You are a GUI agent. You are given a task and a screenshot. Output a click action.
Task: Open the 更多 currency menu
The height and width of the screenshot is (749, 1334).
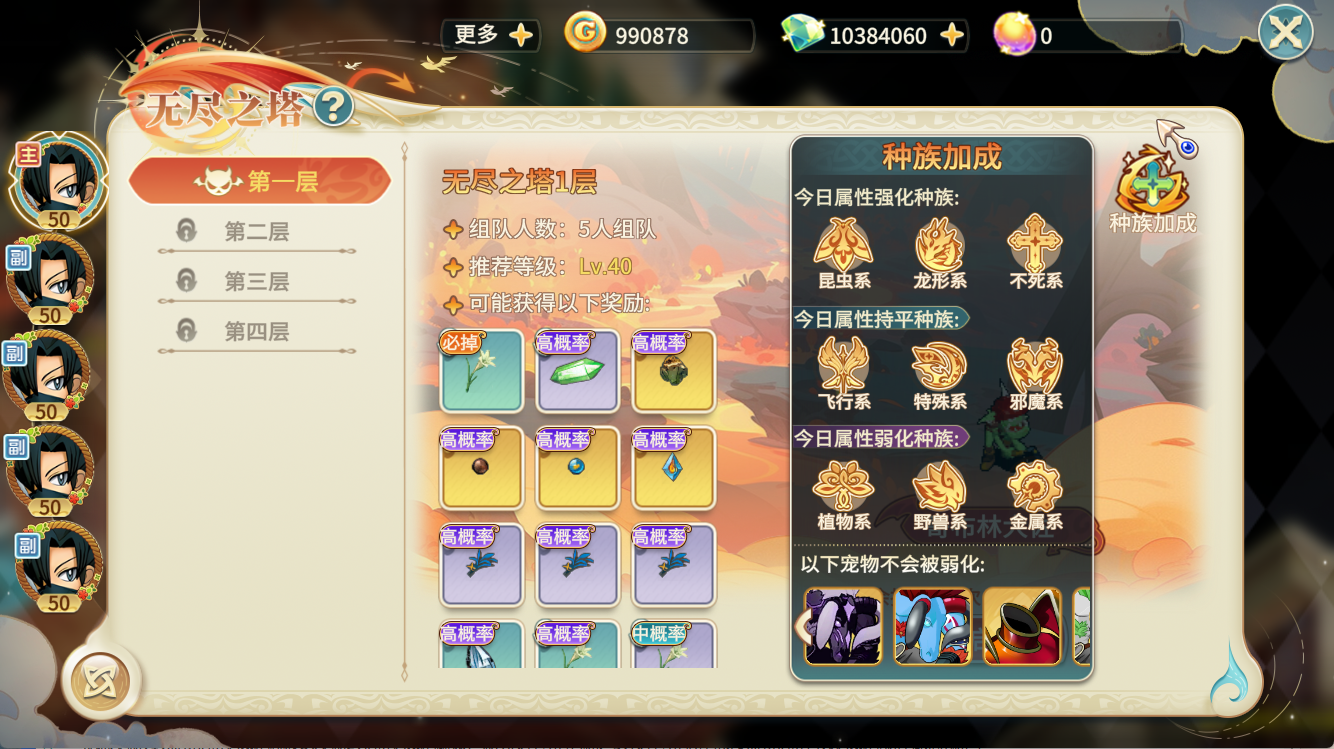(492, 35)
